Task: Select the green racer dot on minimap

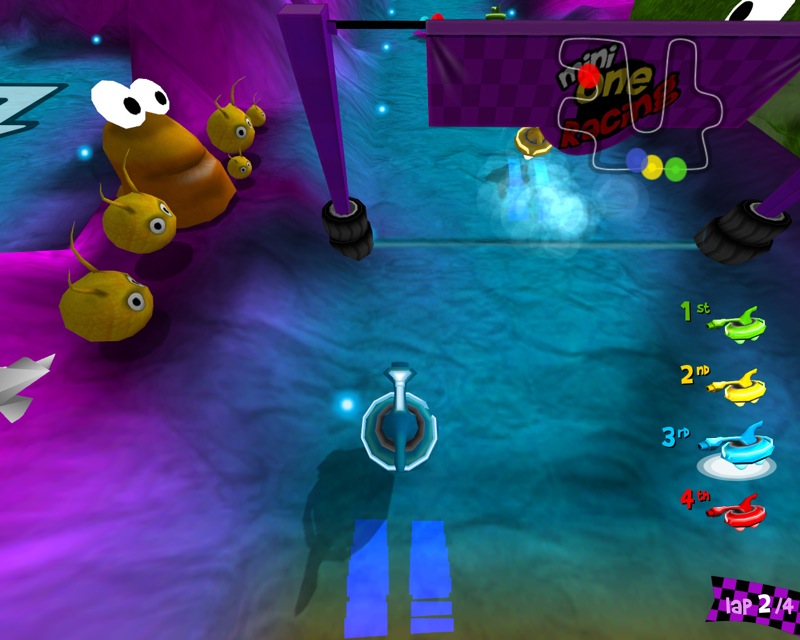Action: pos(676,167)
